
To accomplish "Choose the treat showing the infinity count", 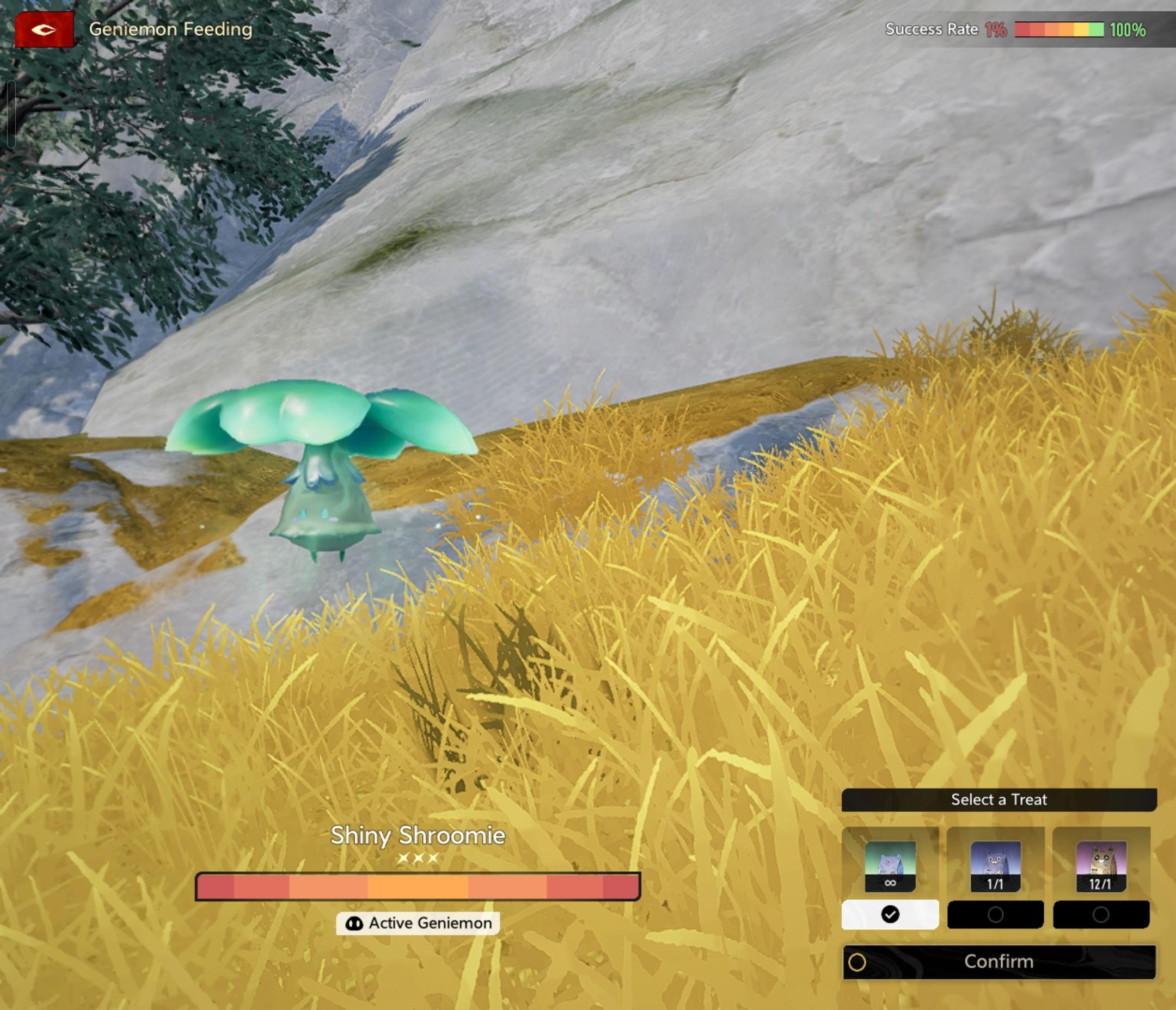I will pos(890,866).
